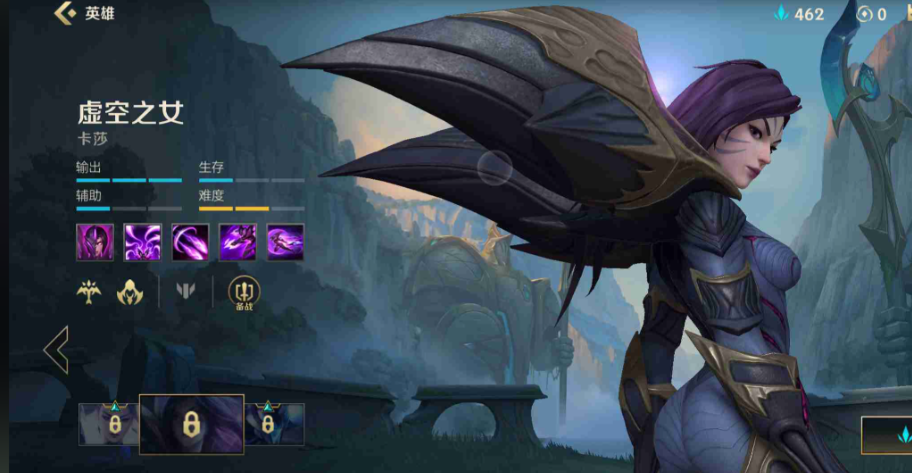Select the grey wing-shaped lane icon
The height and width of the screenshot is (473, 912).
[186, 291]
